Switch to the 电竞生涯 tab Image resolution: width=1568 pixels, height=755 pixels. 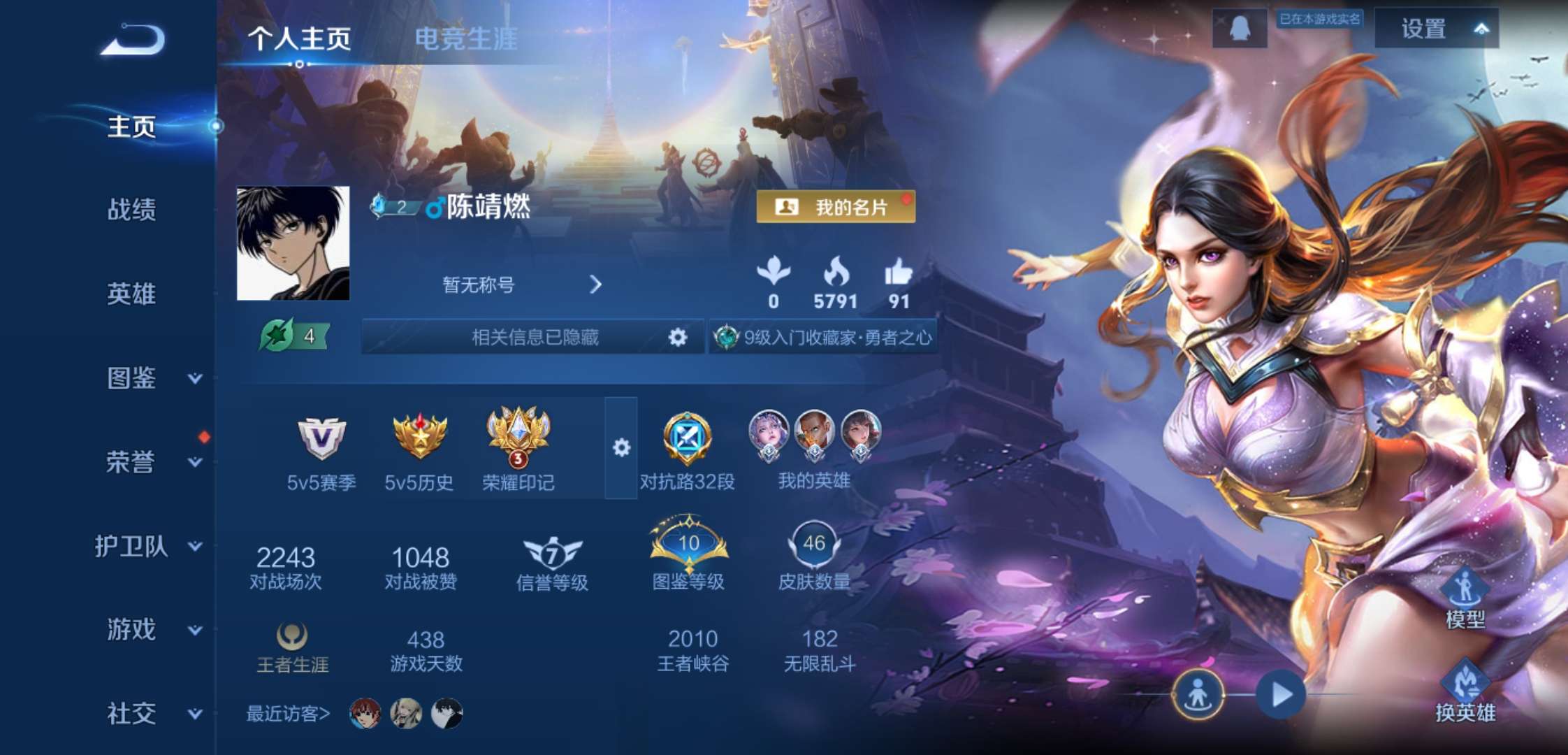[x=465, y=40]
